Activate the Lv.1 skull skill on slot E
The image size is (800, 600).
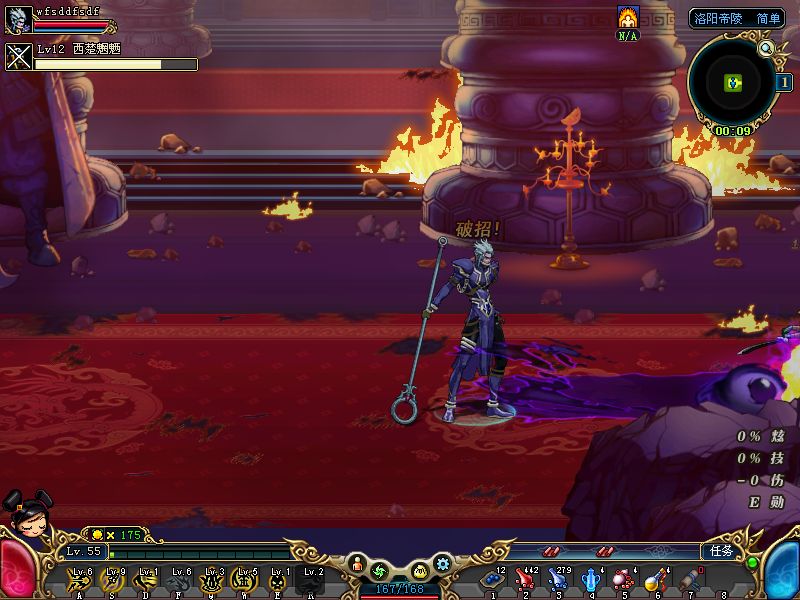278,579
